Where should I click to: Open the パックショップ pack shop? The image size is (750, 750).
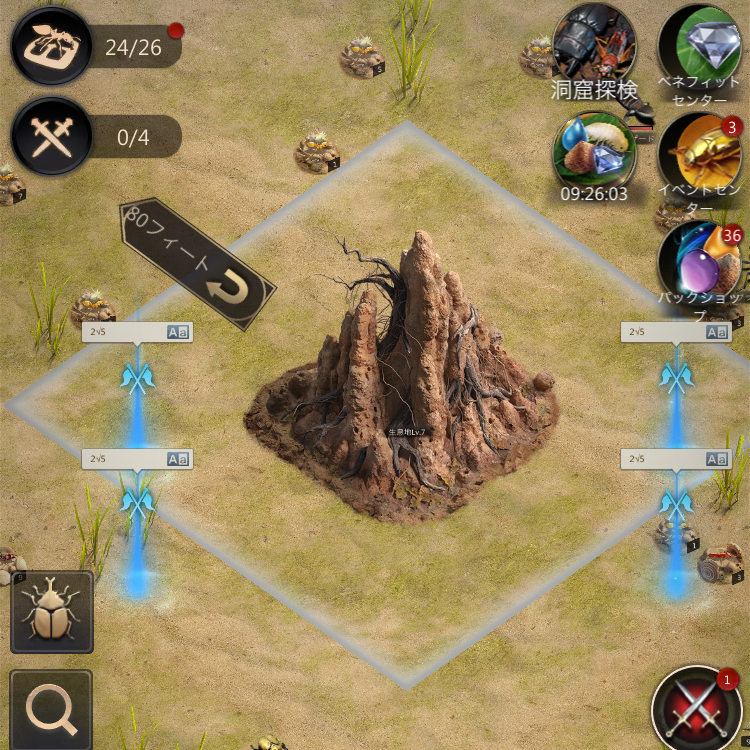(699, 260)
